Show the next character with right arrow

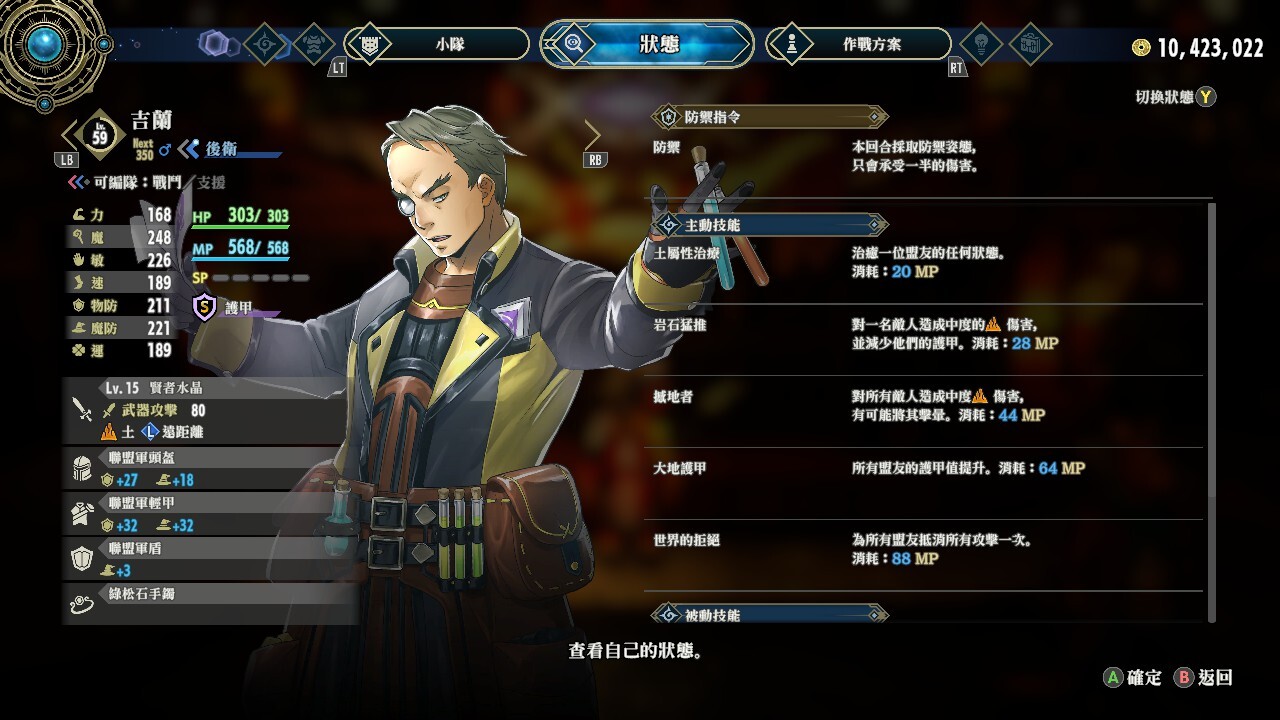click(x=593, y=135)
